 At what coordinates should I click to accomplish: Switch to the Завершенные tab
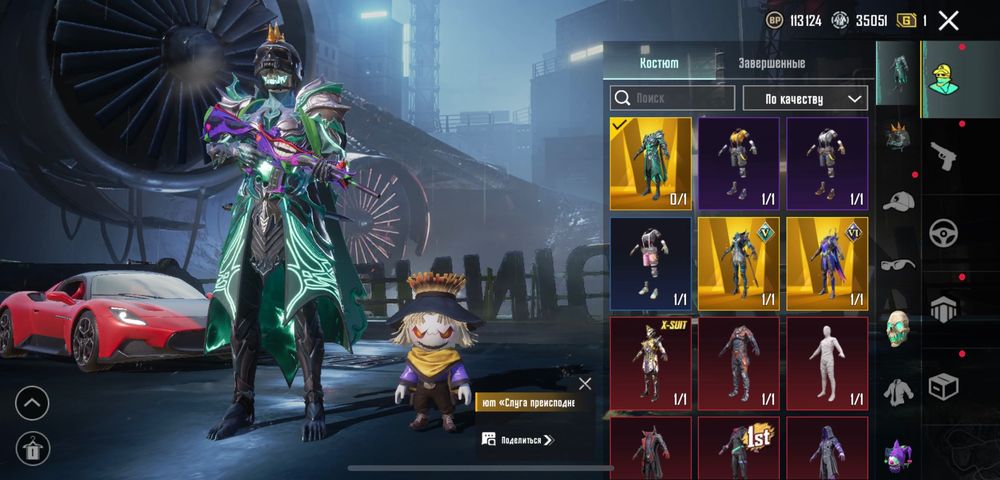pos(771,63)
